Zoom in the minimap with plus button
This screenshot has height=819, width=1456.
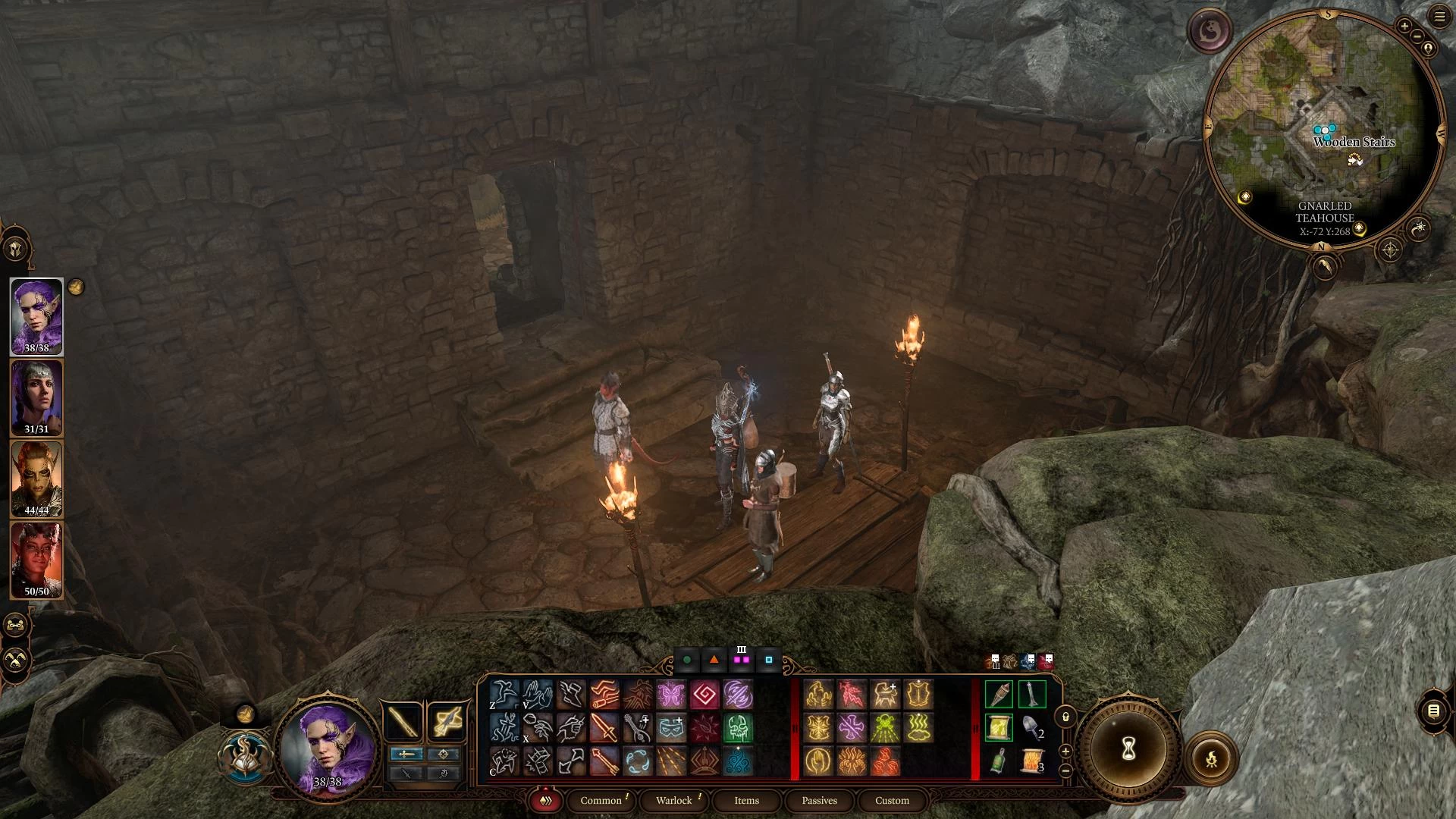click(1404, 27)
